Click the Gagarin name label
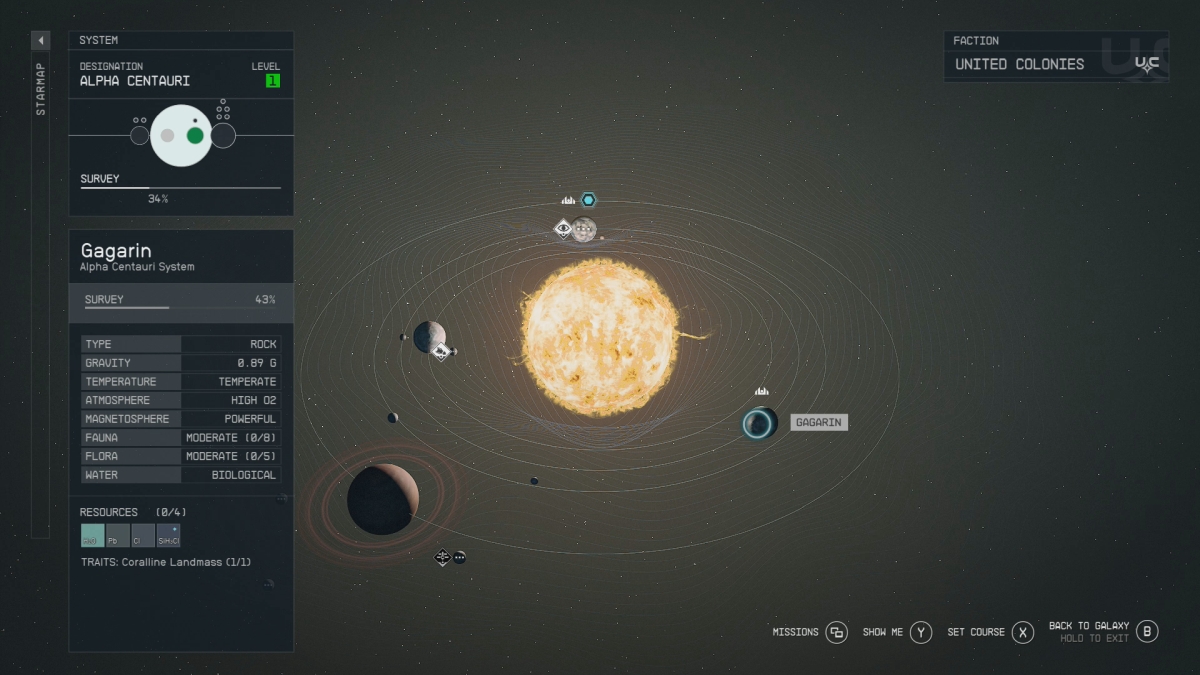Viewport: 1200px width, 675px height. pyautogui.click(x=819, y=423)
